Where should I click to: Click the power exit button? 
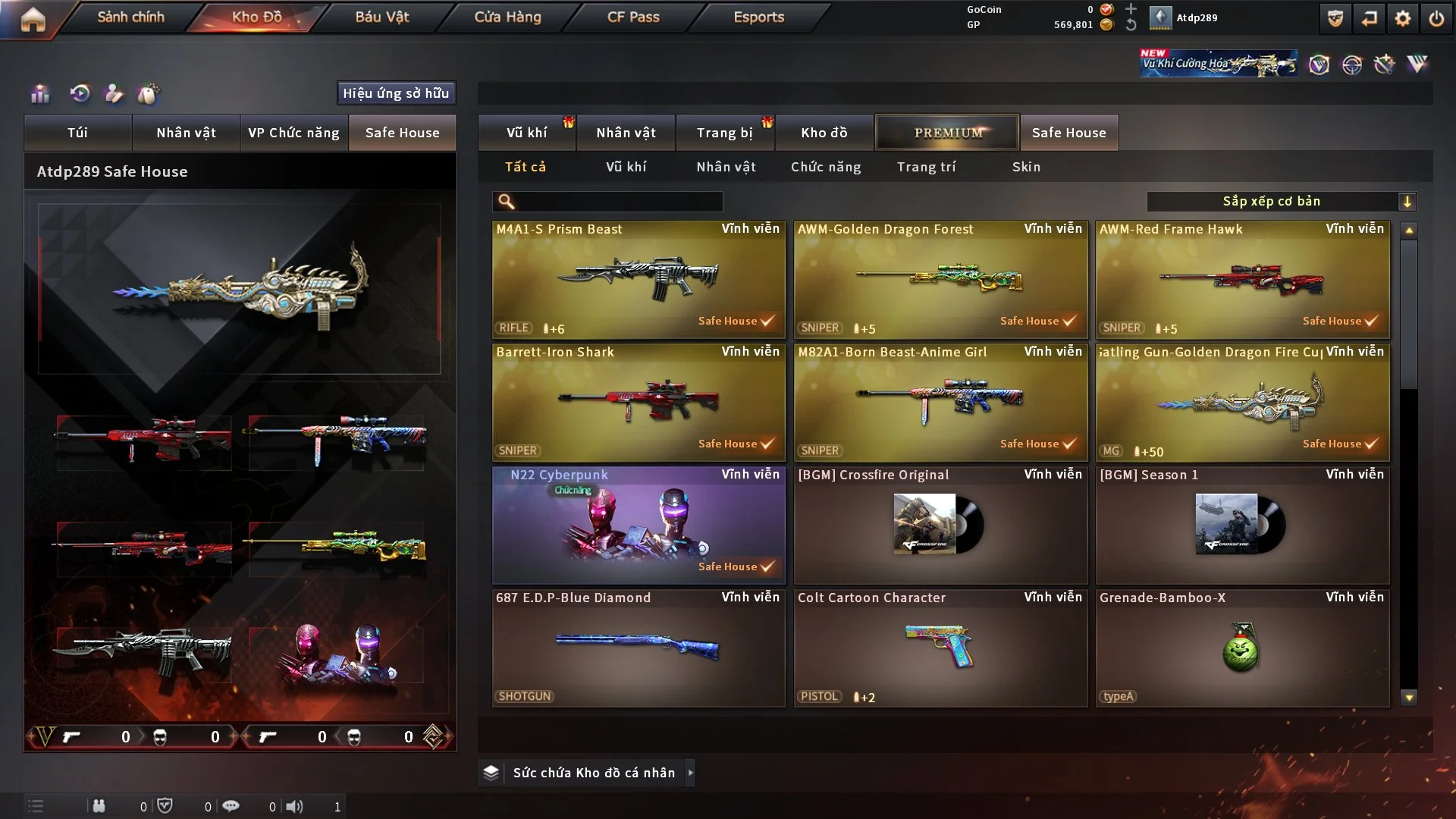click(x=1436, y=18)
